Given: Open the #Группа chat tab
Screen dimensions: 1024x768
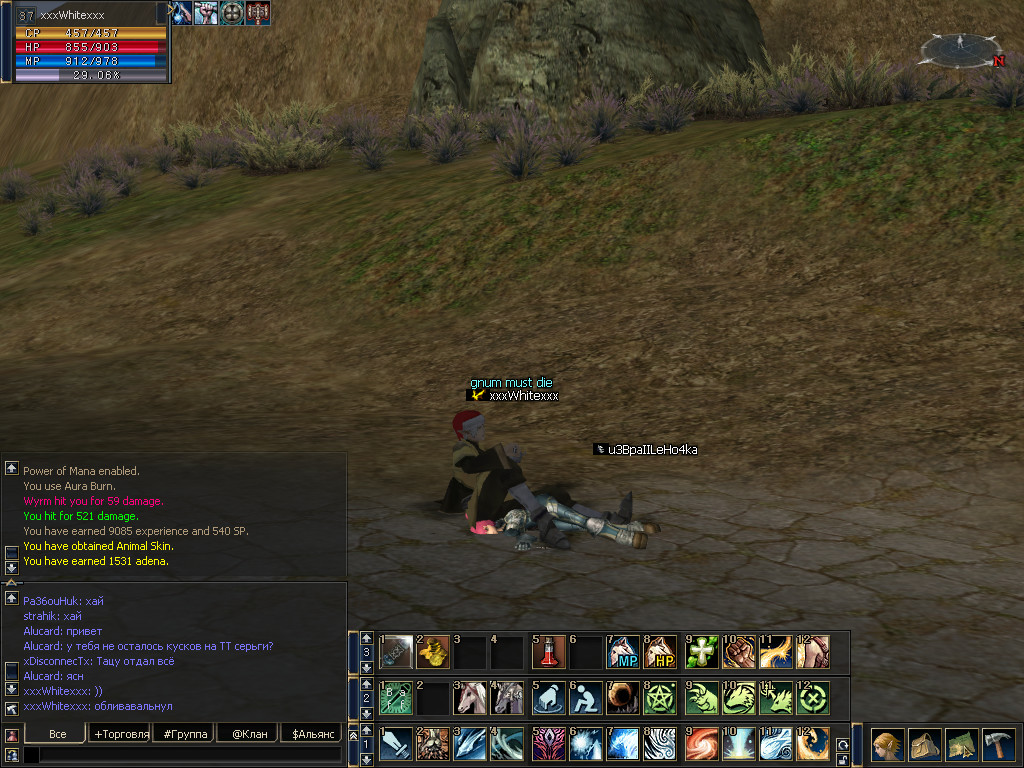Looking at the screenshot, I should coord(186,734).
